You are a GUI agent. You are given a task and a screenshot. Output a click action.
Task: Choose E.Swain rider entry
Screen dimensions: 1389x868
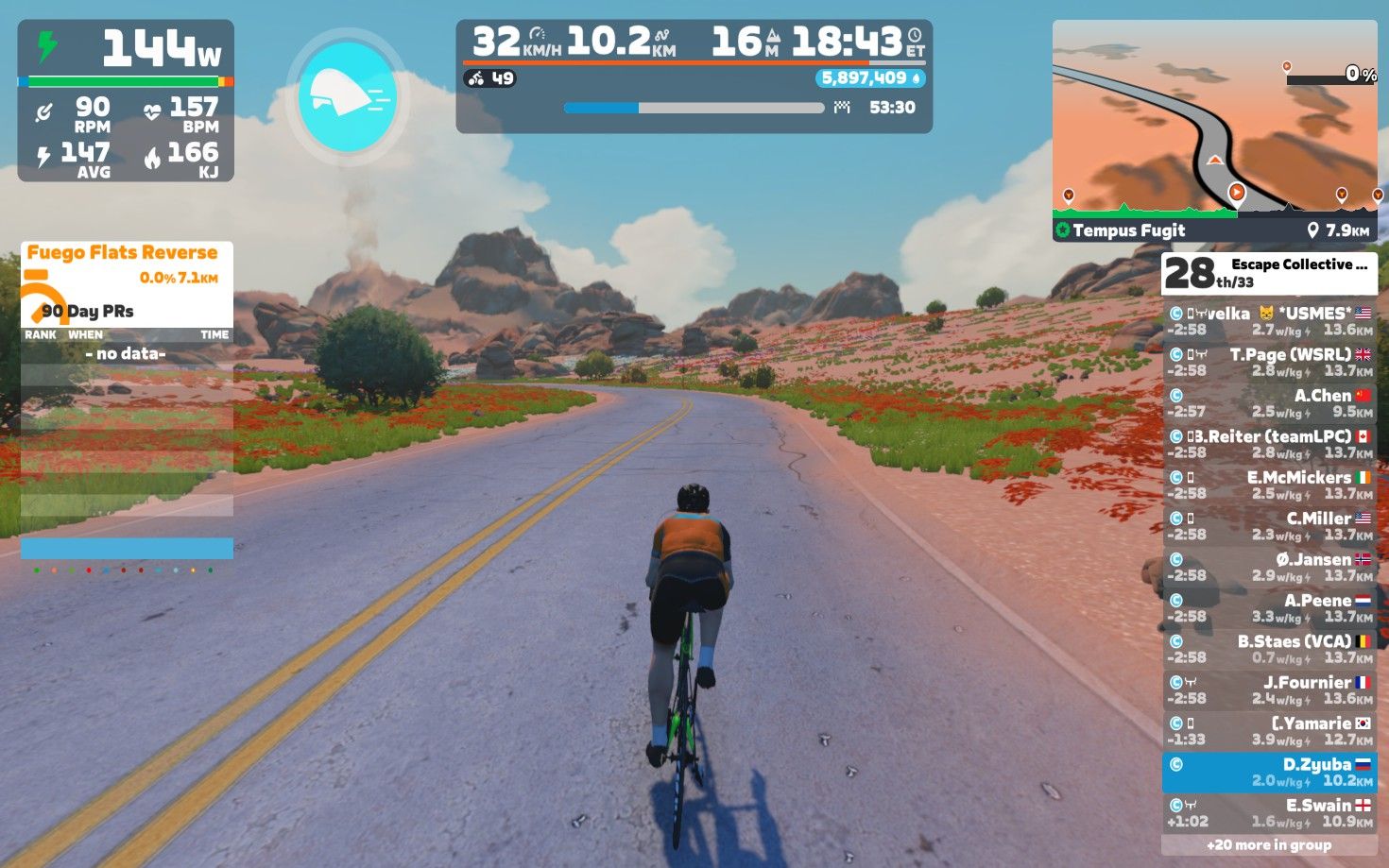point(1269,812)
